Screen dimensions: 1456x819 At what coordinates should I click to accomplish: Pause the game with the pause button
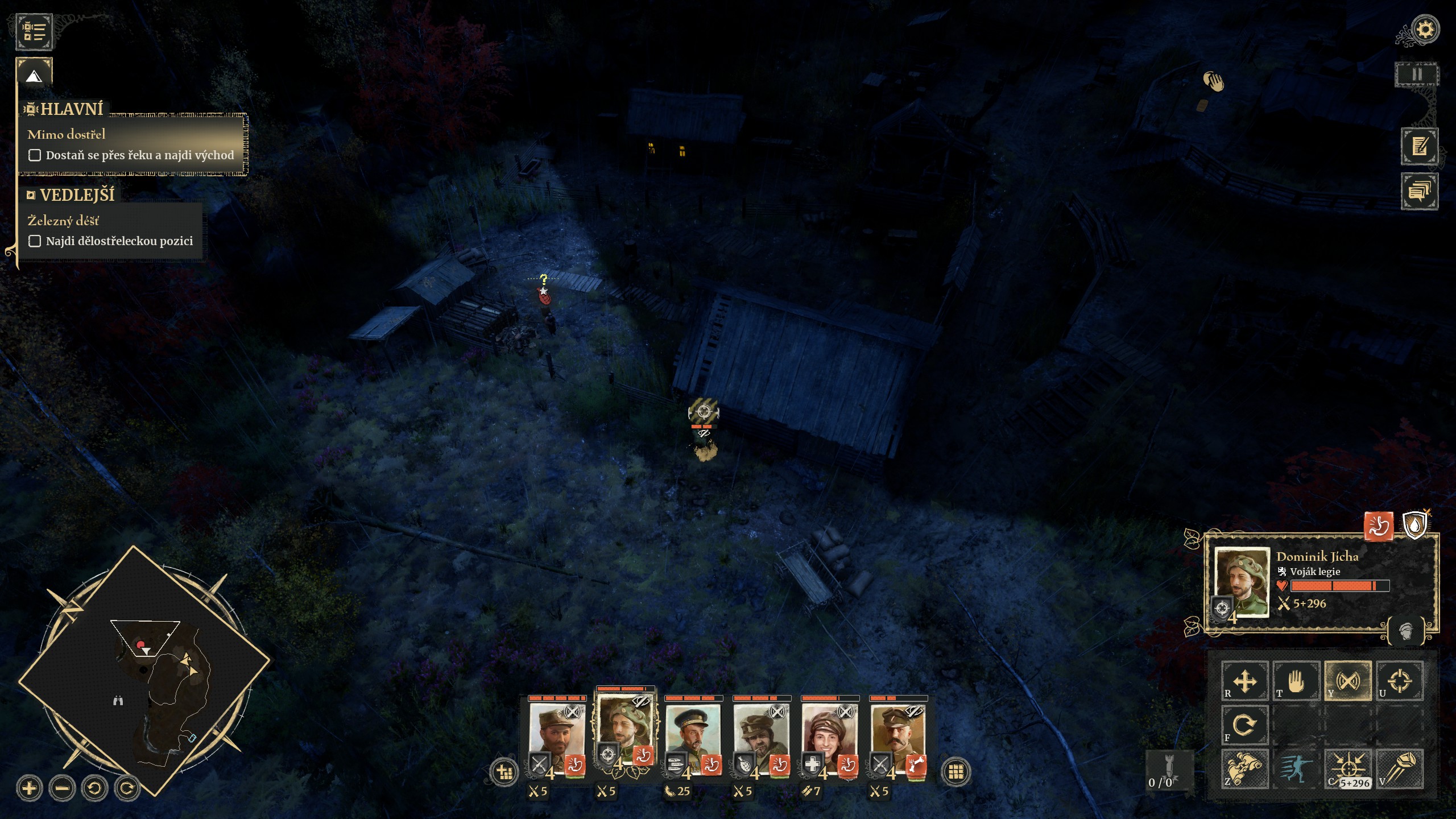[x=1417, y=75]
